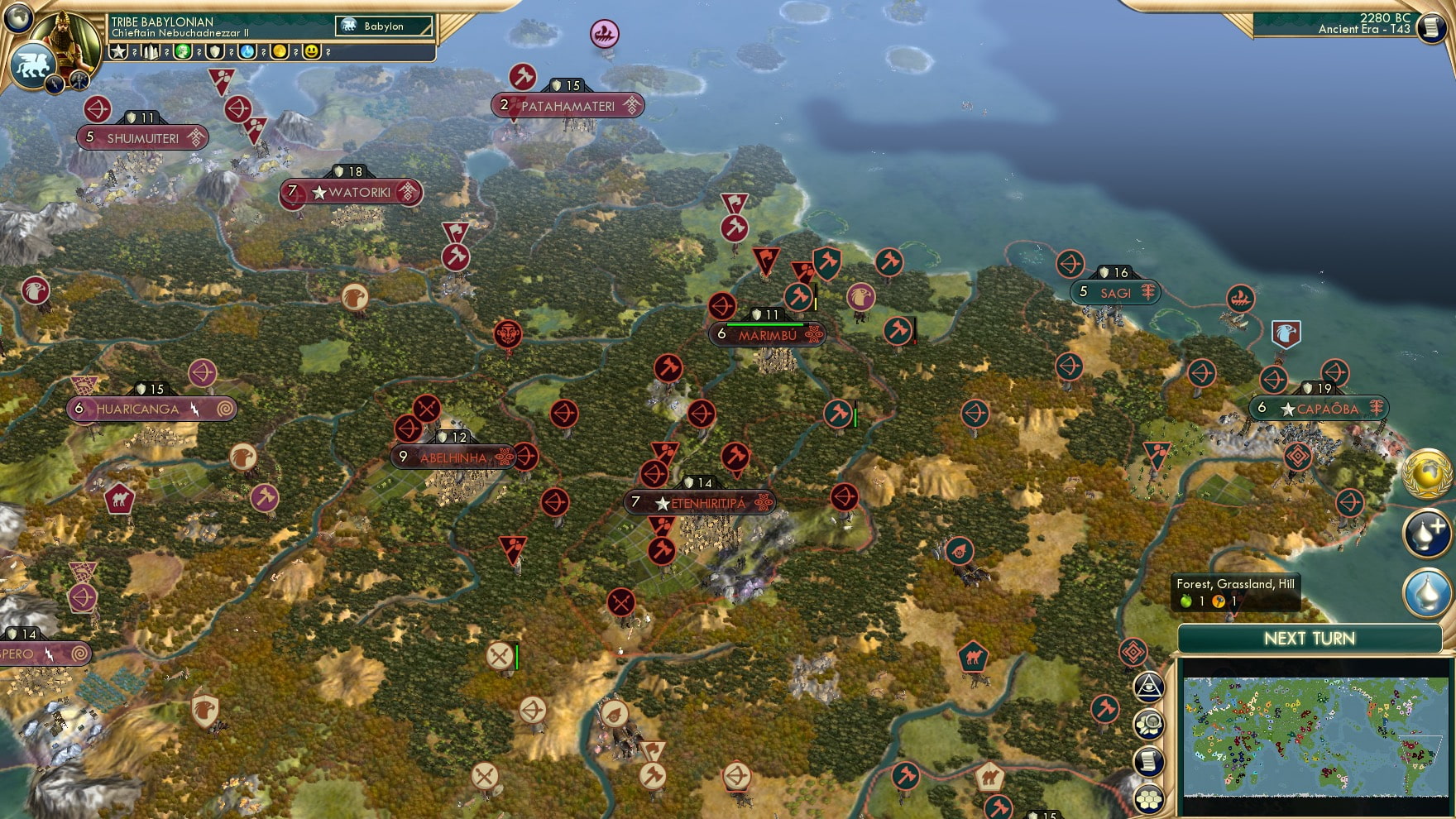Click the score star icon in the top bar
The height and width of the screenshot is (819, 1456).
tap(118, 51)
